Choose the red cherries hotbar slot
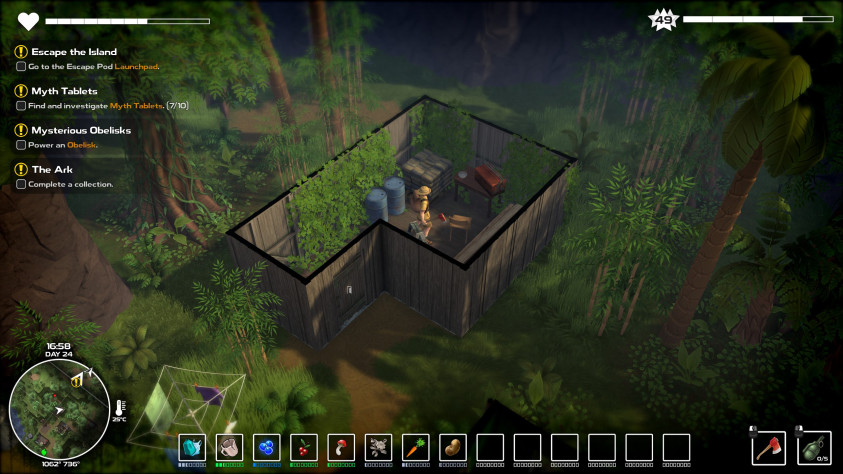Image resolution: width=843 pixels, height=474 pixels. click(x=304, y=447)
